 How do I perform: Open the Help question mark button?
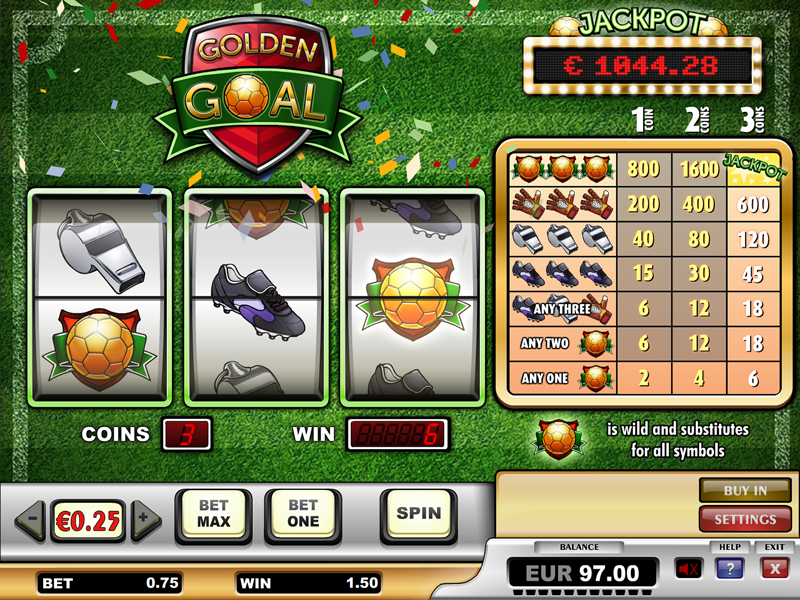click(x=729, y=569)
